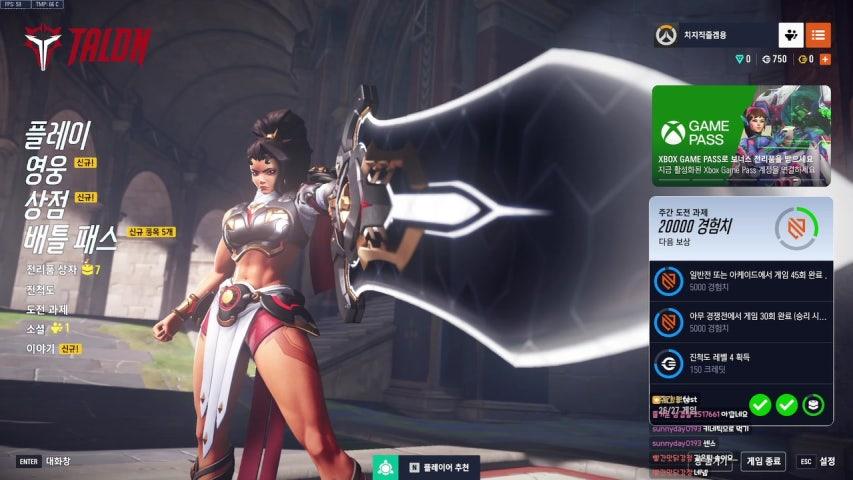Open 플레이어 추천 (player endorsements)
Image resolution: width=853 pixels, height=480 pixels.
point(438,467)
